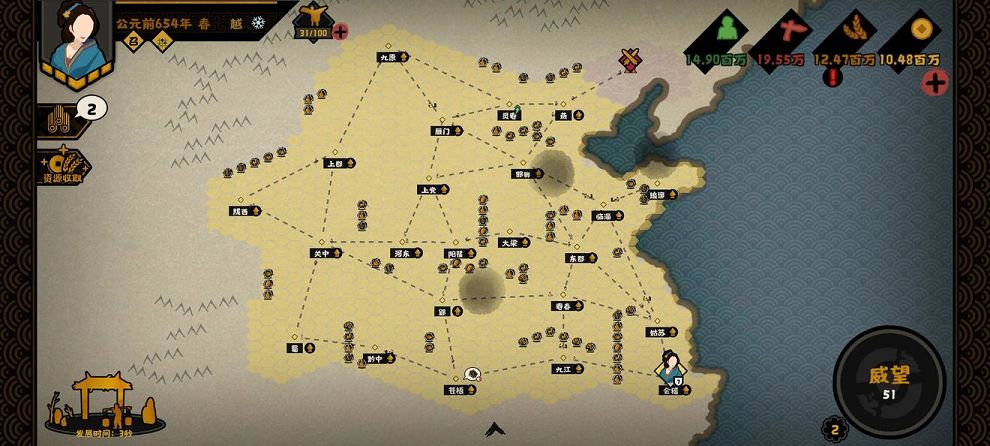Open the gate building icon with countdown
Image resolution: width=990 pixels, height=446 pixels.
(104, 403)
